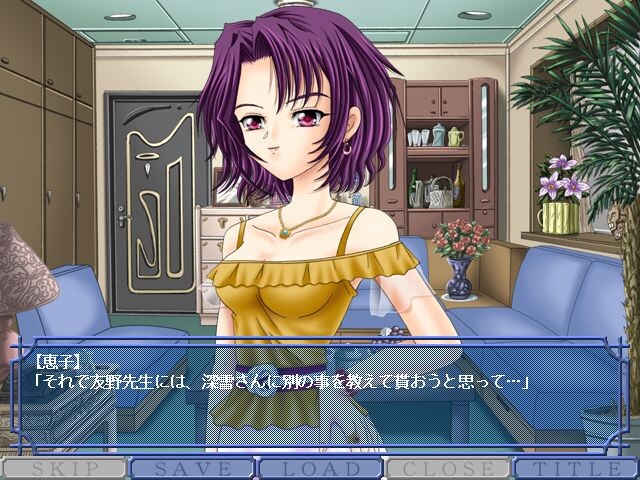This screenshot has height=480, width=640.
Task: Open the SAVE menu
Action: pos(191,468)
